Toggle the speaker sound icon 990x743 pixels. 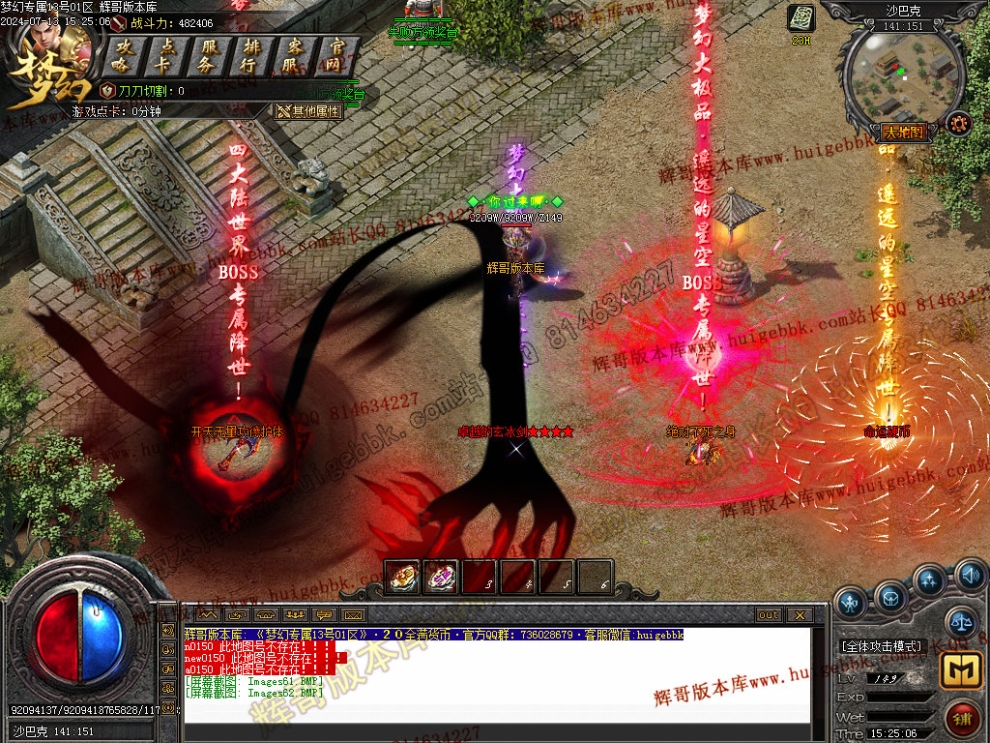pyautogui.click(x=968, y=575)
